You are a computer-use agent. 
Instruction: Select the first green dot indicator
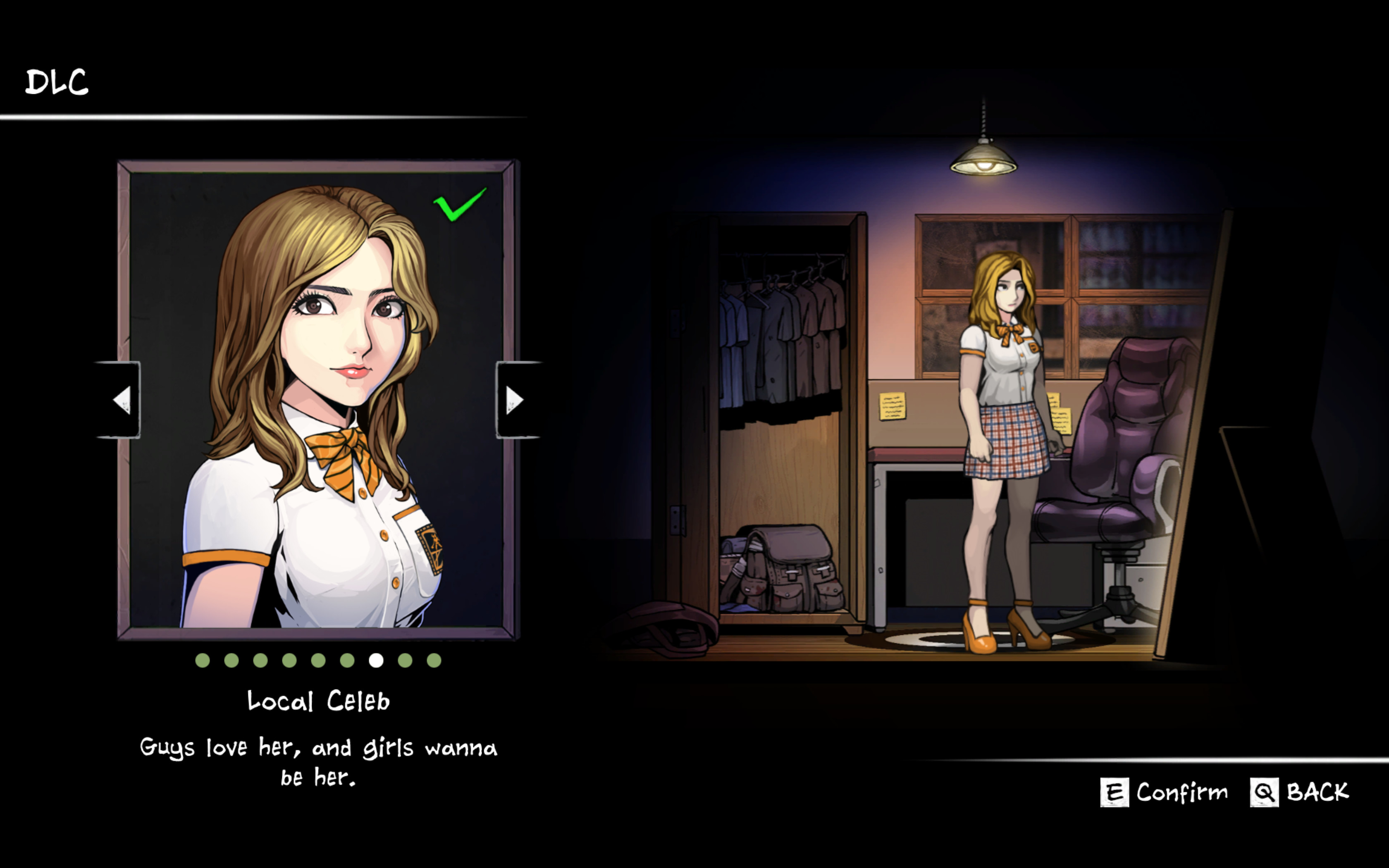pyautogui.click(x=203, y=660)
